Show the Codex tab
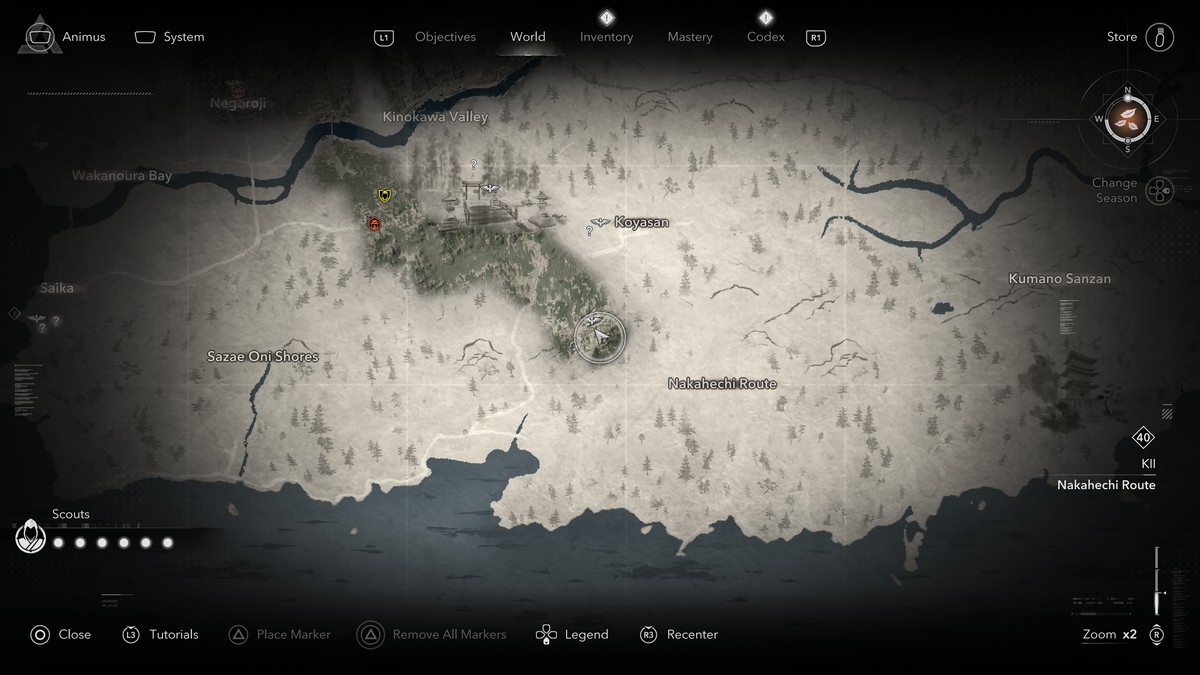The width and height of the screenshot is (1200, 675). 765,37
